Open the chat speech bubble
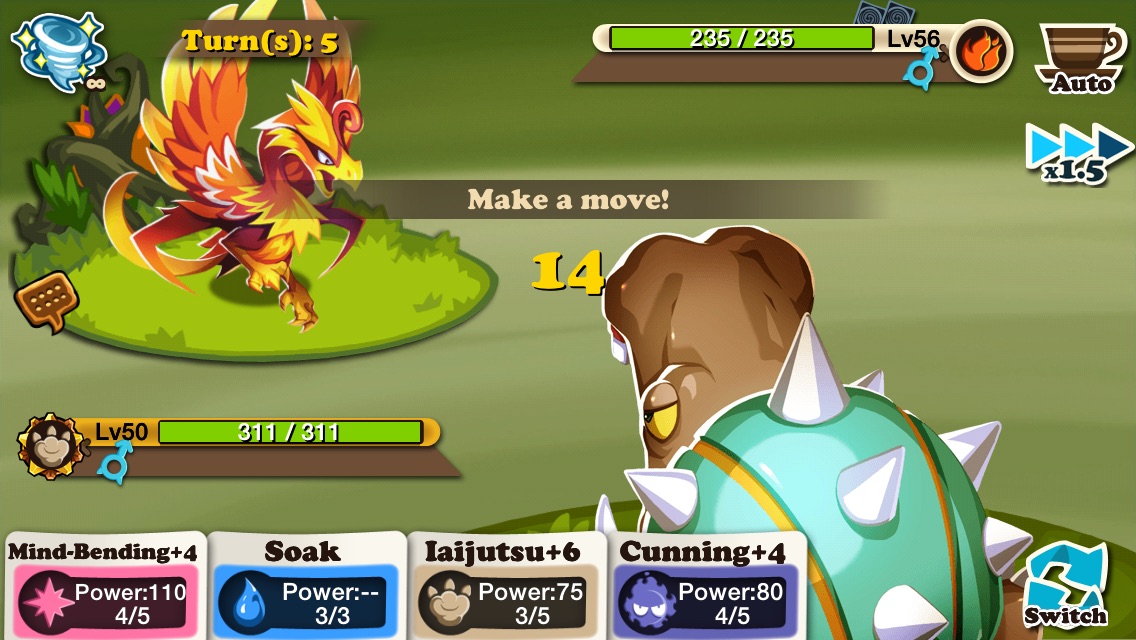This screenshot has width=1136, height=640. point(46,300)
